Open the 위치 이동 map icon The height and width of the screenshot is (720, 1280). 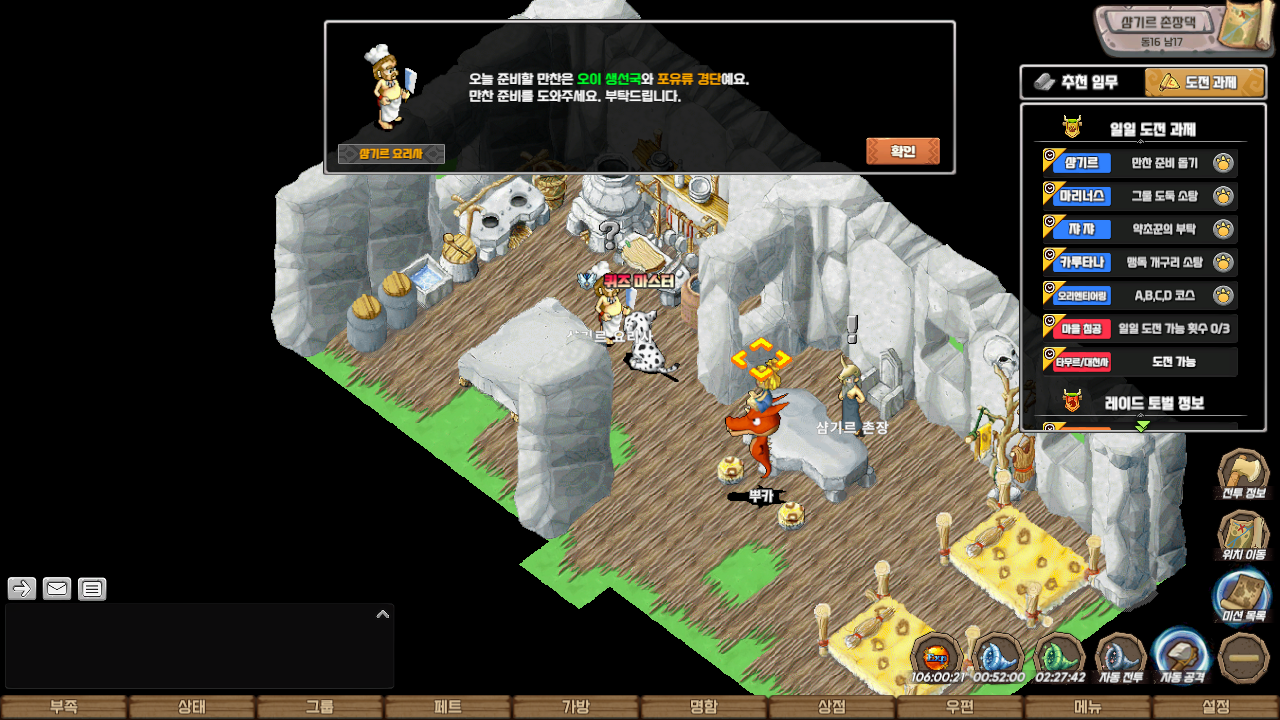click(1243, 535)
